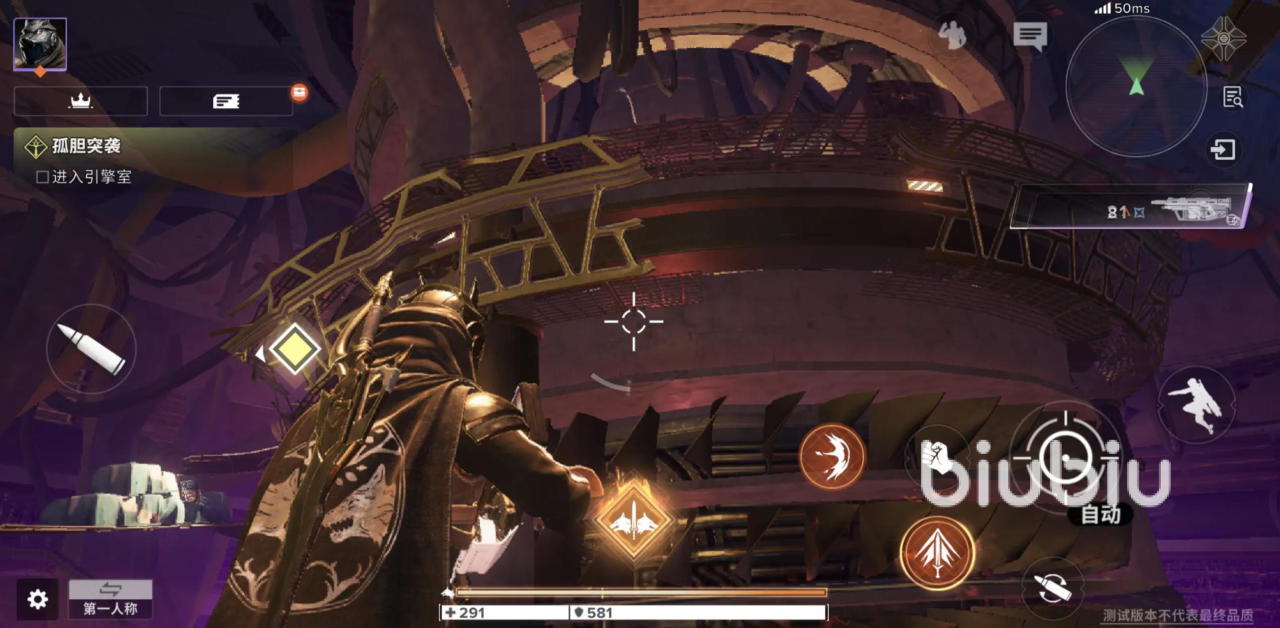
Task: Open the ticket icon panel
Action: [226, 101]
